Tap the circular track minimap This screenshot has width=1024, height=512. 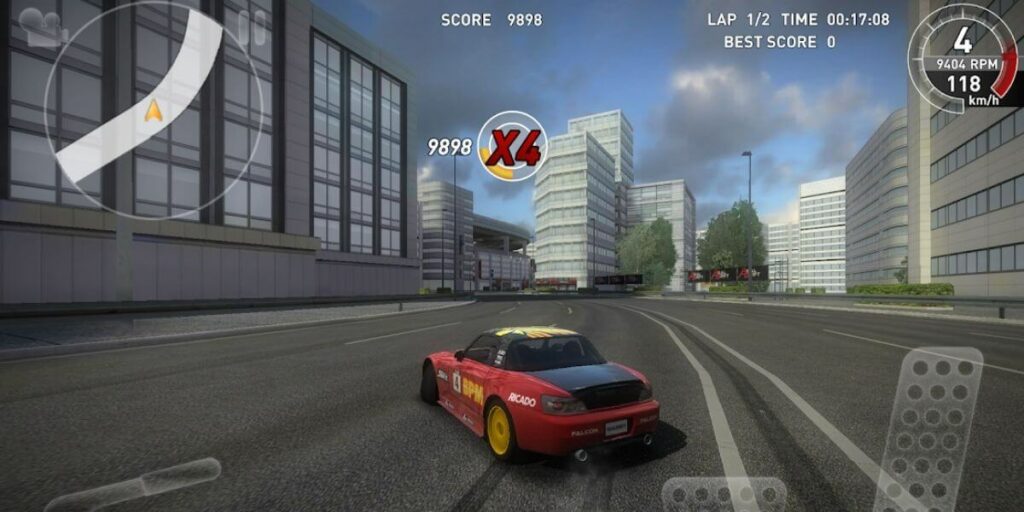[x=155, y=110]
